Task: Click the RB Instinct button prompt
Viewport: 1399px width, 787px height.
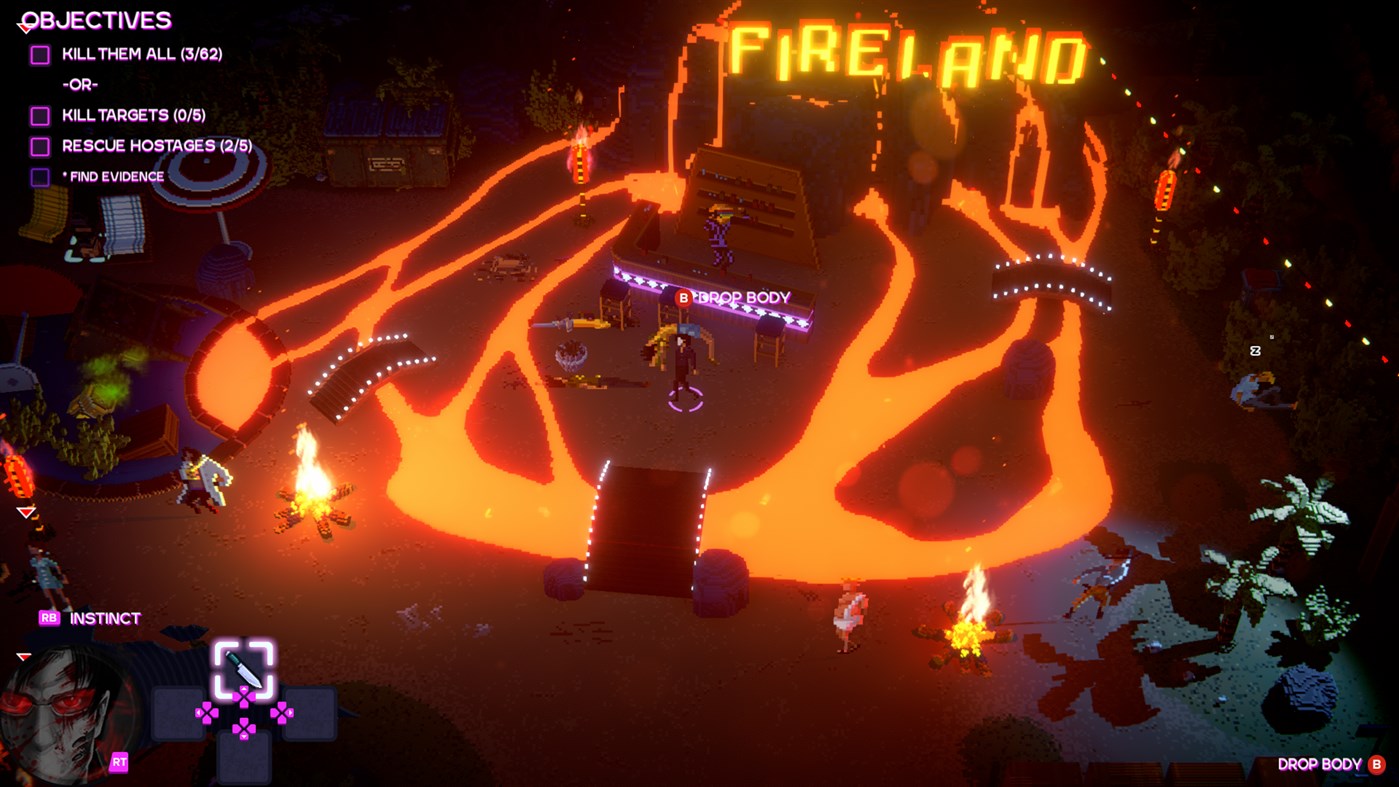Action: [x=48, y=617]
